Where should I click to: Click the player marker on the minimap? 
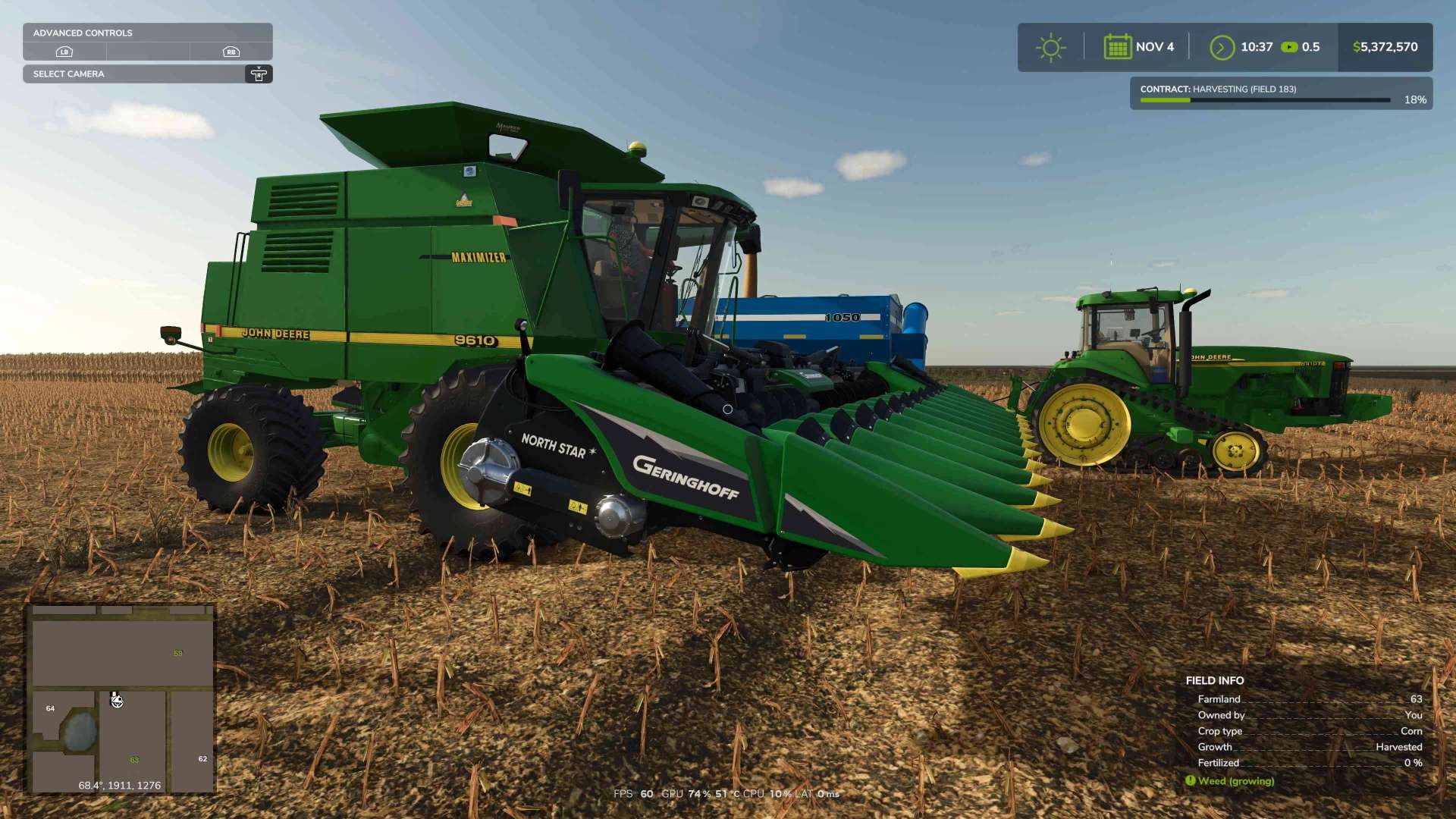coord(117,701)
